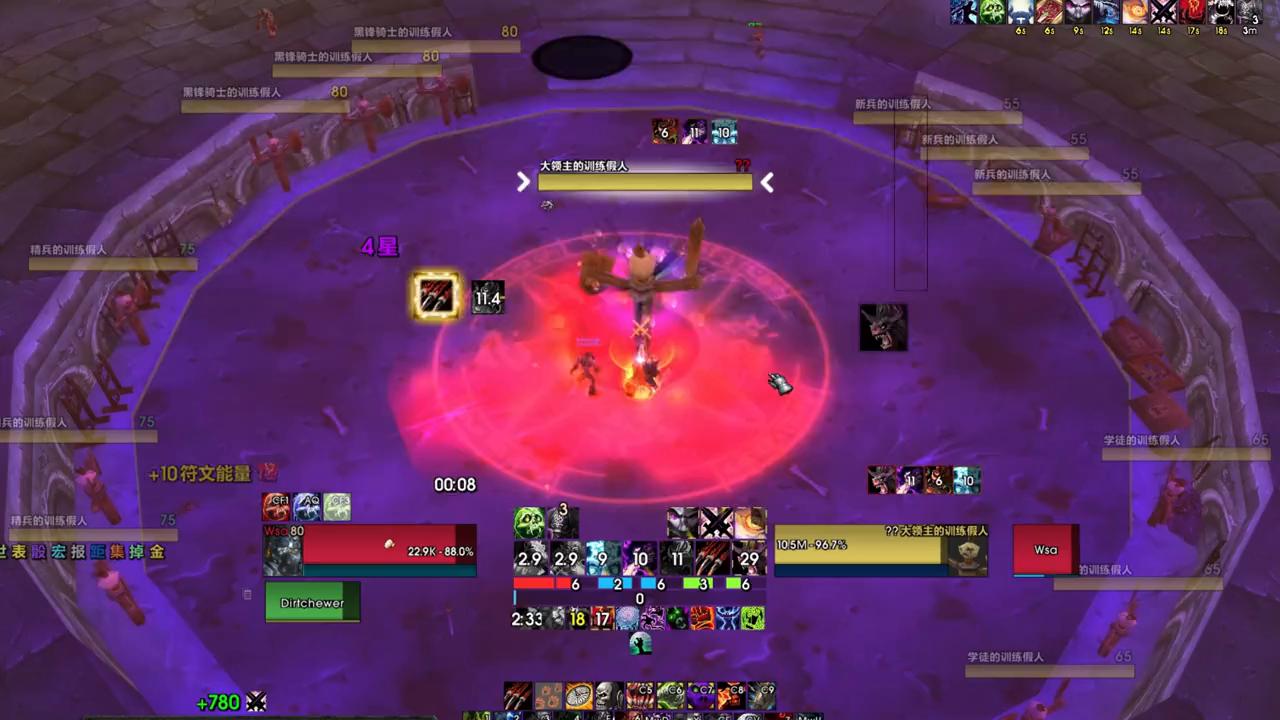Click the 3m buff icon
This screenshot has width=1280, height=720.
[1249, 12]
